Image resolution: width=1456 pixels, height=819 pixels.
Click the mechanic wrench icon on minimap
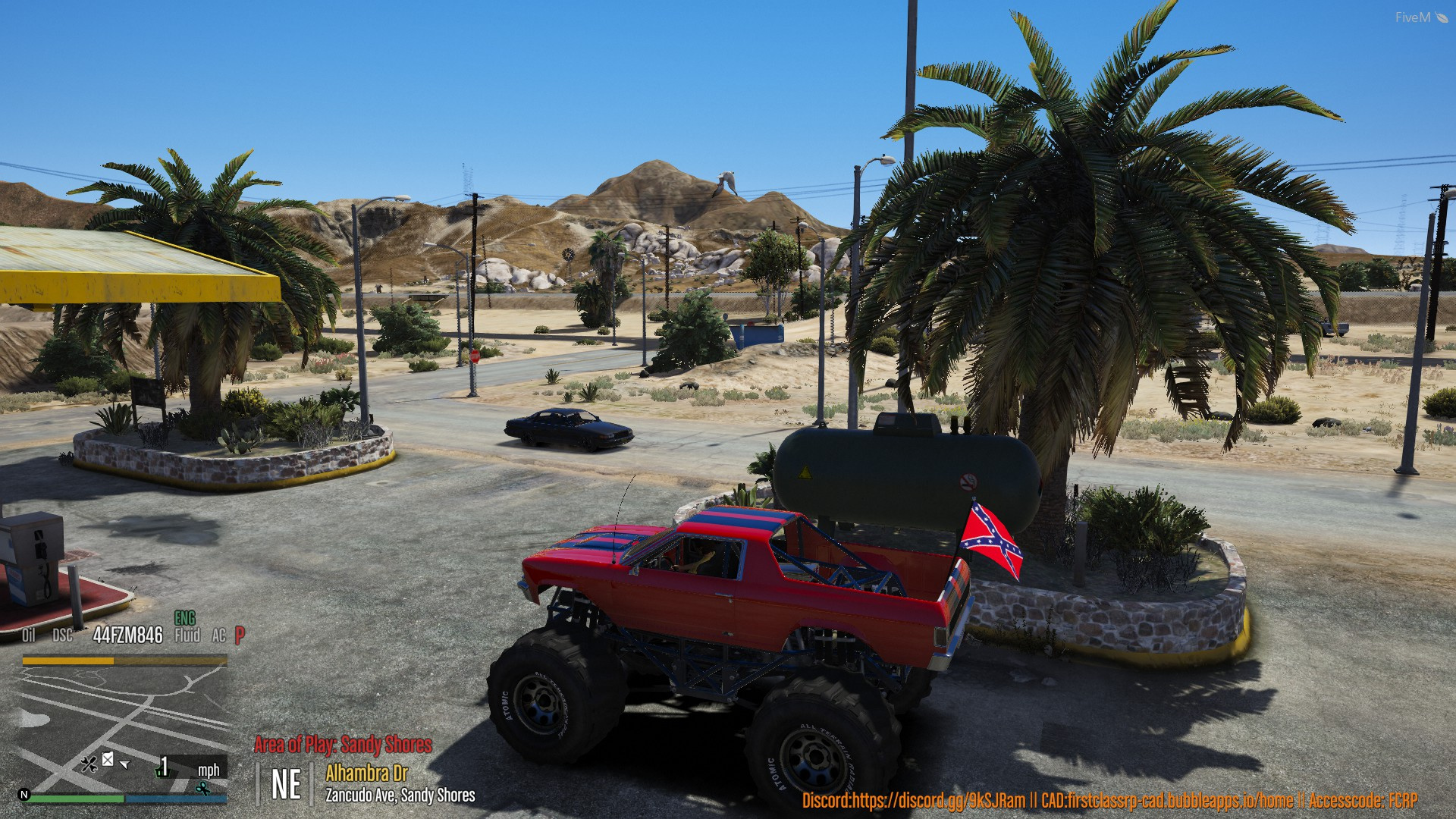click(x=89, y=764)
